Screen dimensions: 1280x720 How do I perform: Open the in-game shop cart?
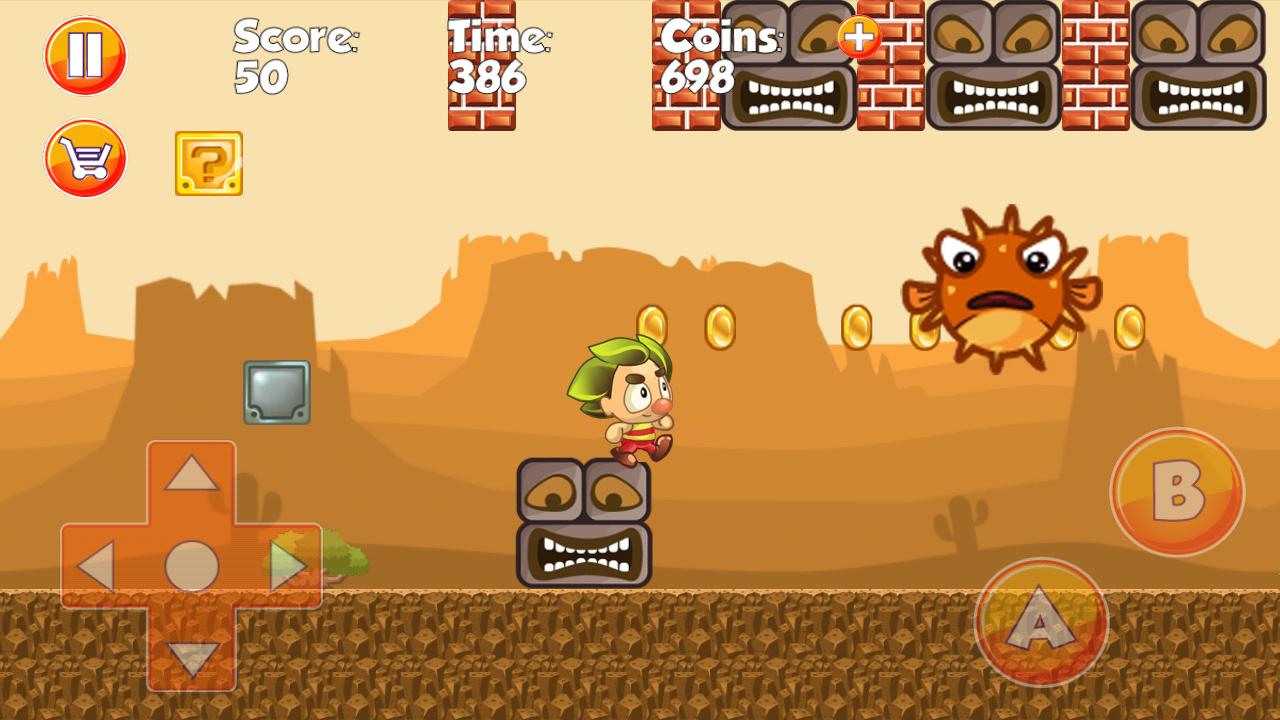85,158
